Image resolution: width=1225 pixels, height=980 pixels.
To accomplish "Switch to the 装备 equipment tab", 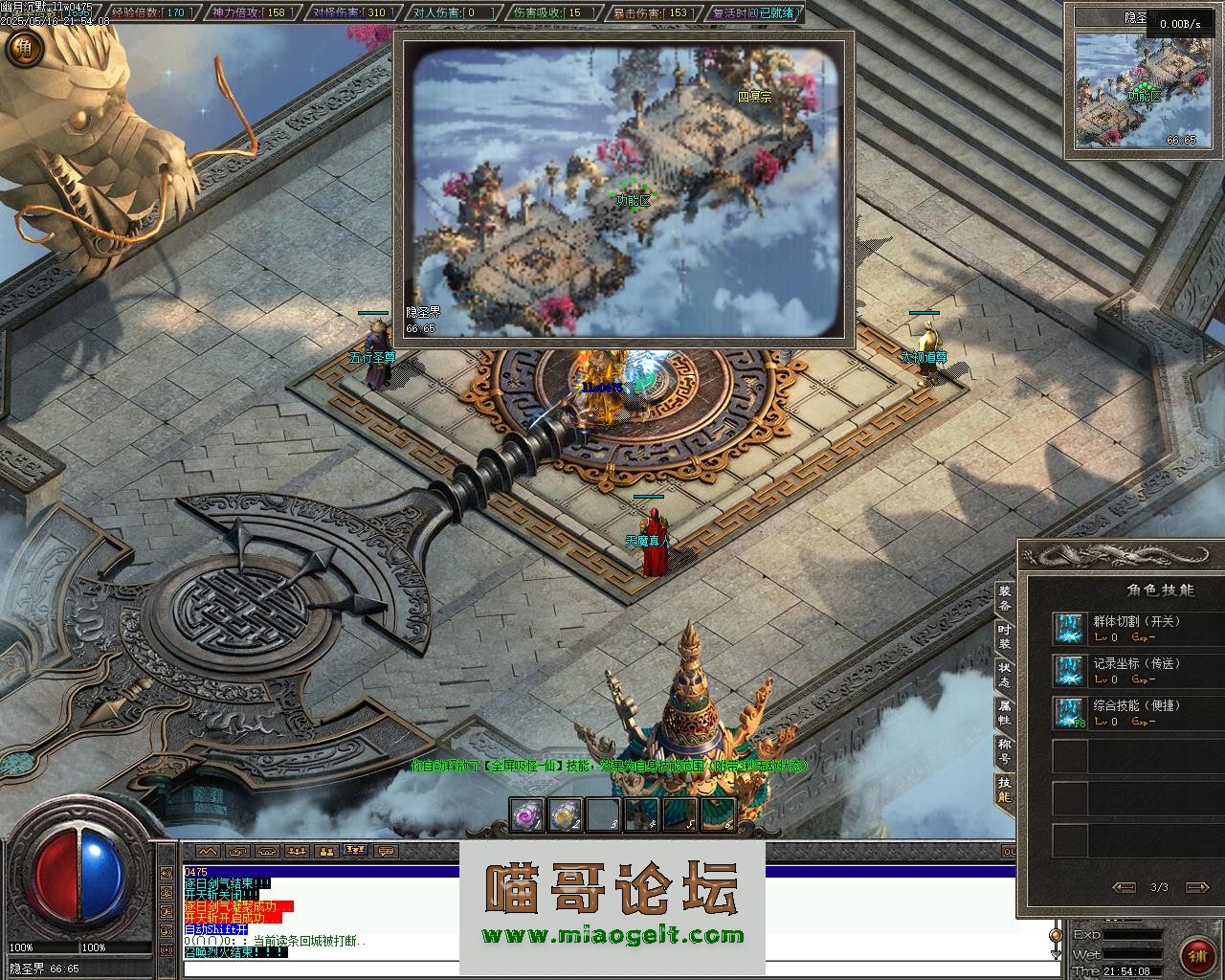I will 1004,598.
